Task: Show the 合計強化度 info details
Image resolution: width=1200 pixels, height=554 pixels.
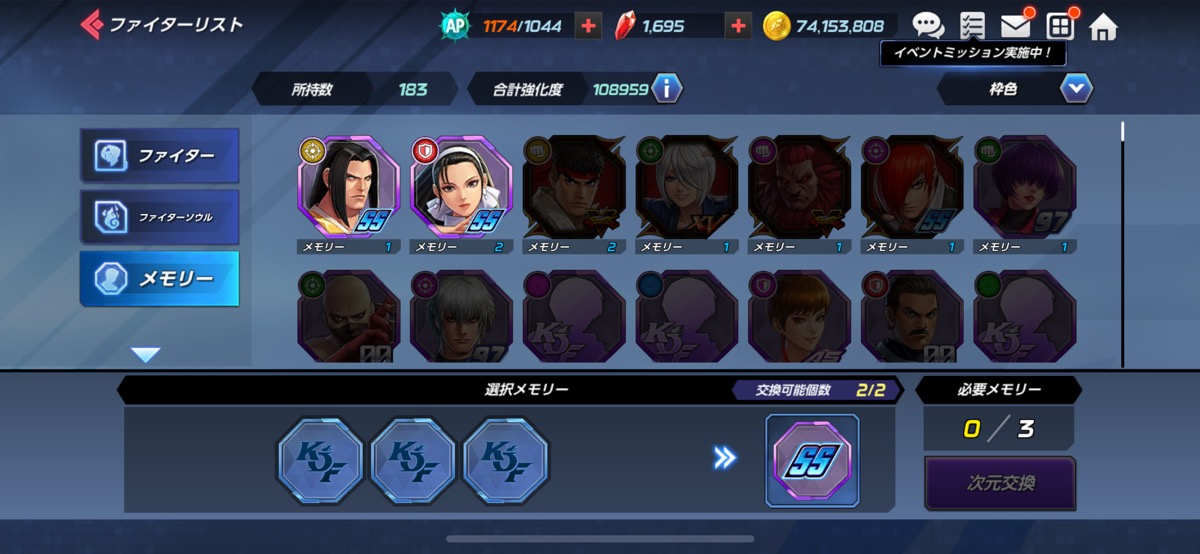Action: pos(666,89)
